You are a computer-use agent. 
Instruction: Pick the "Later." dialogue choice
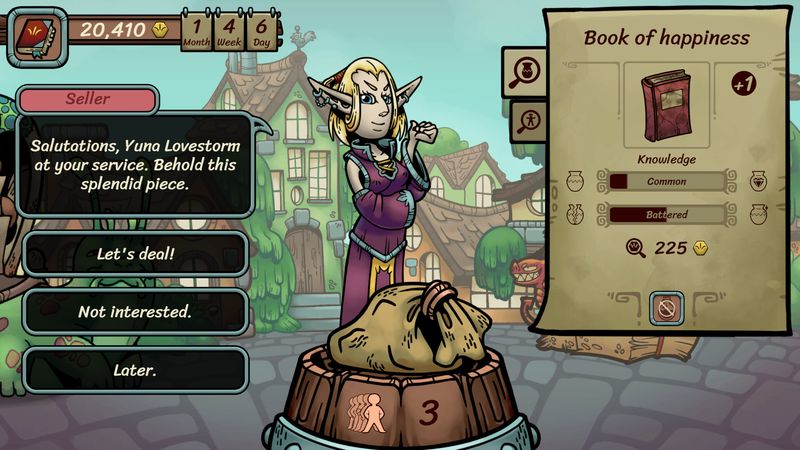[x=135, y=370]
